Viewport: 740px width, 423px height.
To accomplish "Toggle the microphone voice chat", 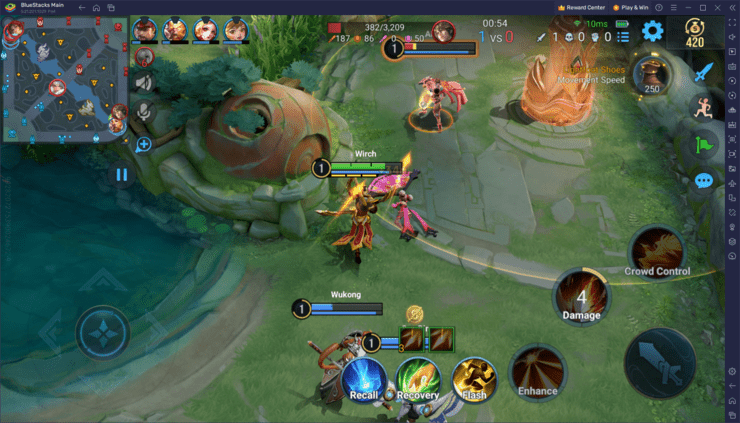I will pyautogui.click(x=144, y=111).
